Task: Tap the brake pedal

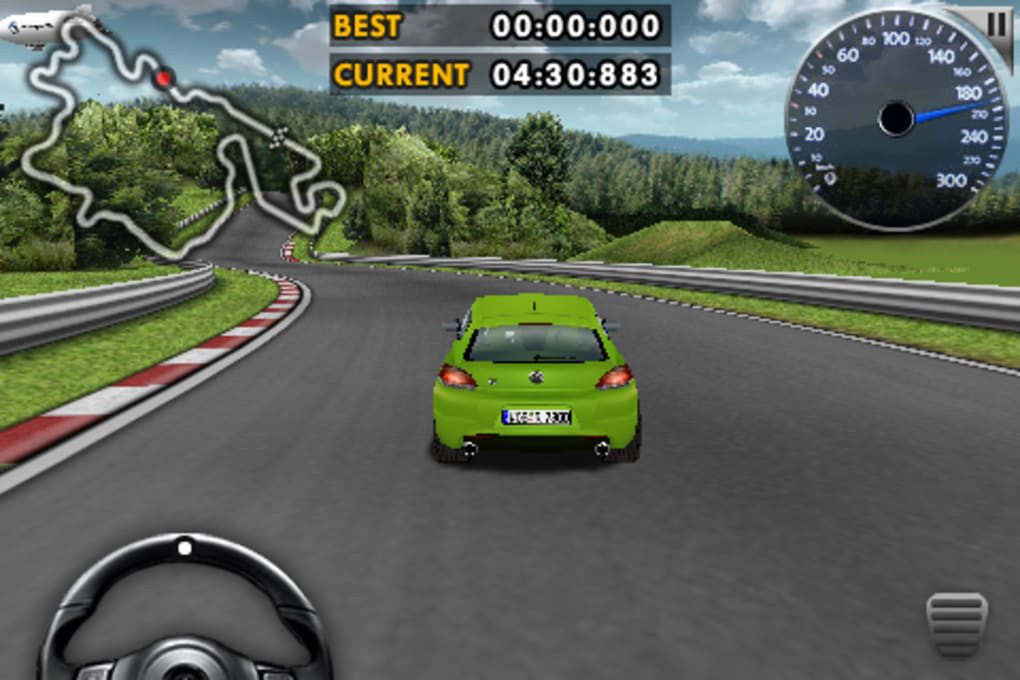Action: click(957, 624)
